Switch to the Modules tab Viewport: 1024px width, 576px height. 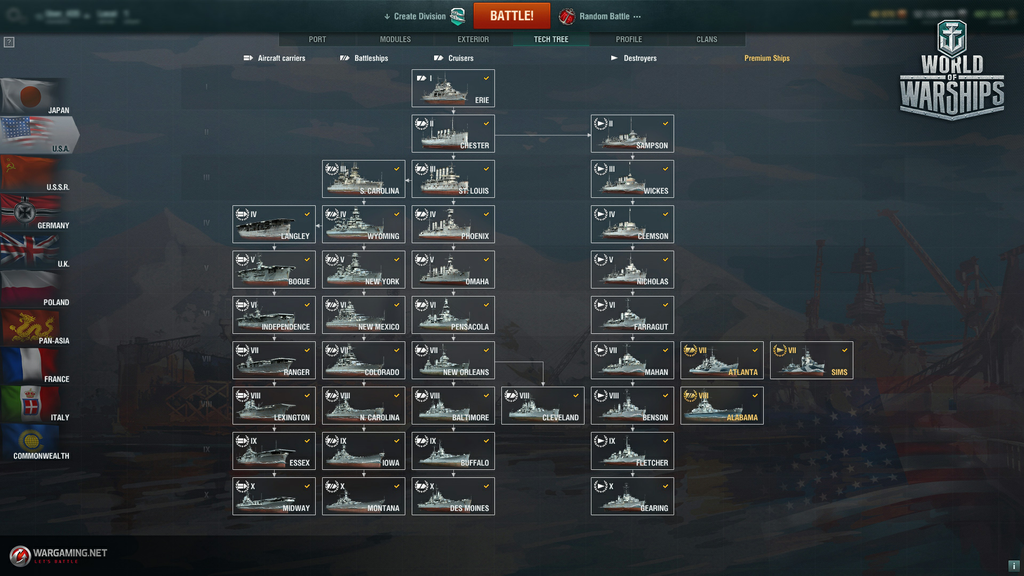click(395, 40)
